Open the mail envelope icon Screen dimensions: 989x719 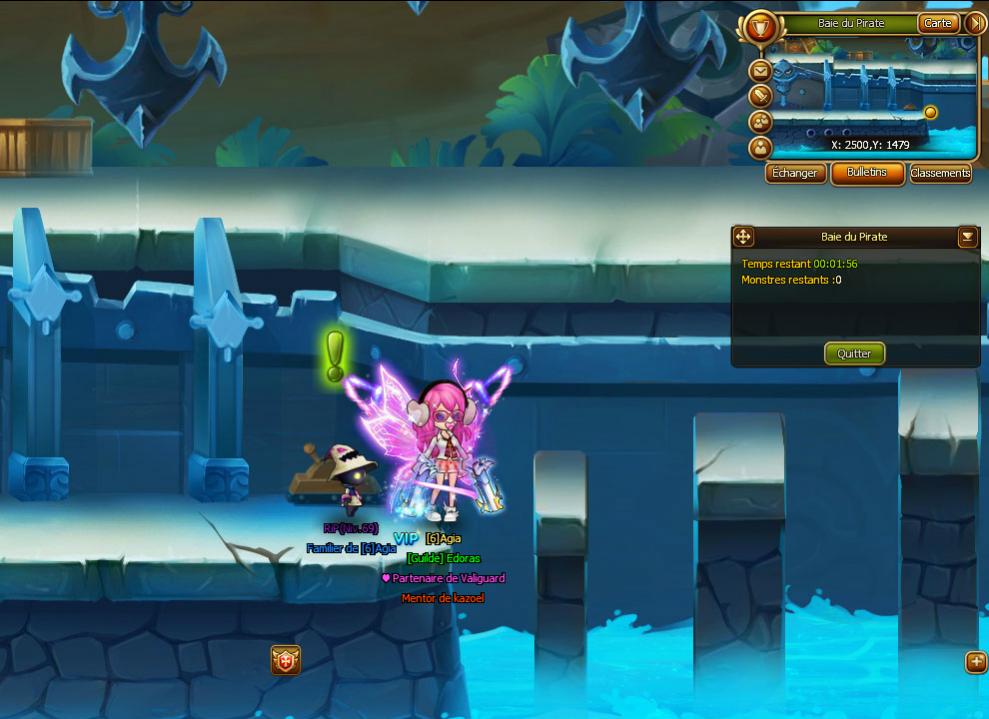pos(761,71)
